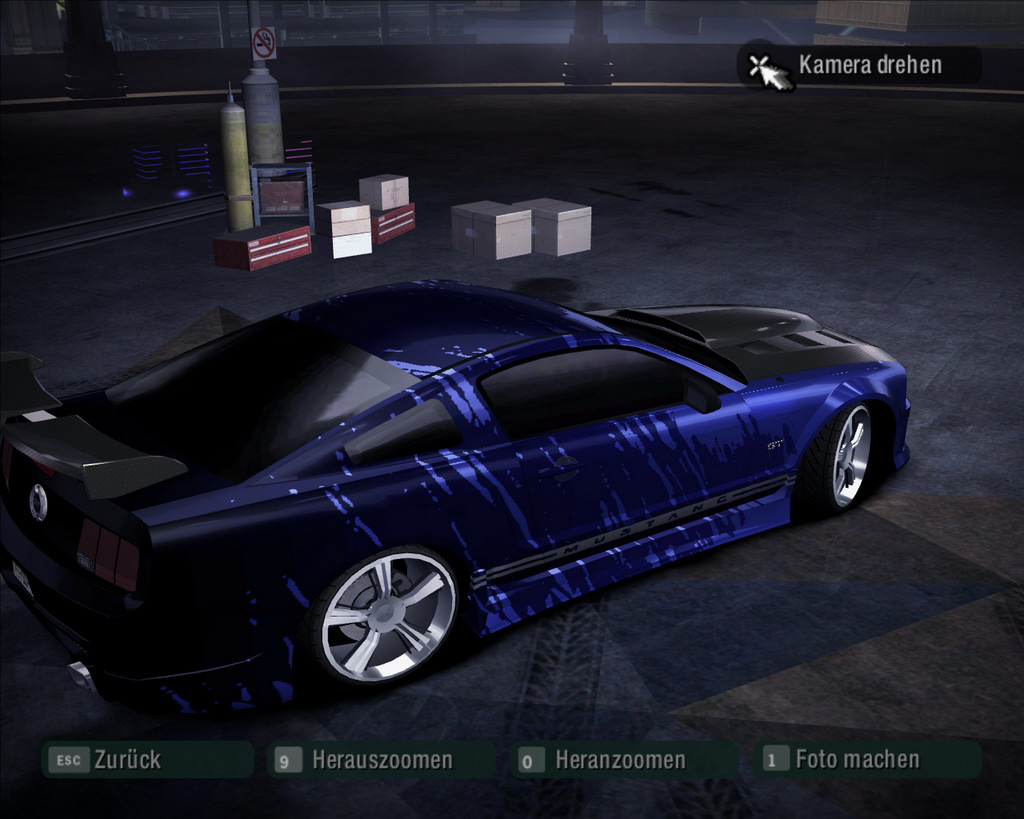The image size is (1024, 819).
Task: Take a photo with Foto machen
Action: point(856,759)
